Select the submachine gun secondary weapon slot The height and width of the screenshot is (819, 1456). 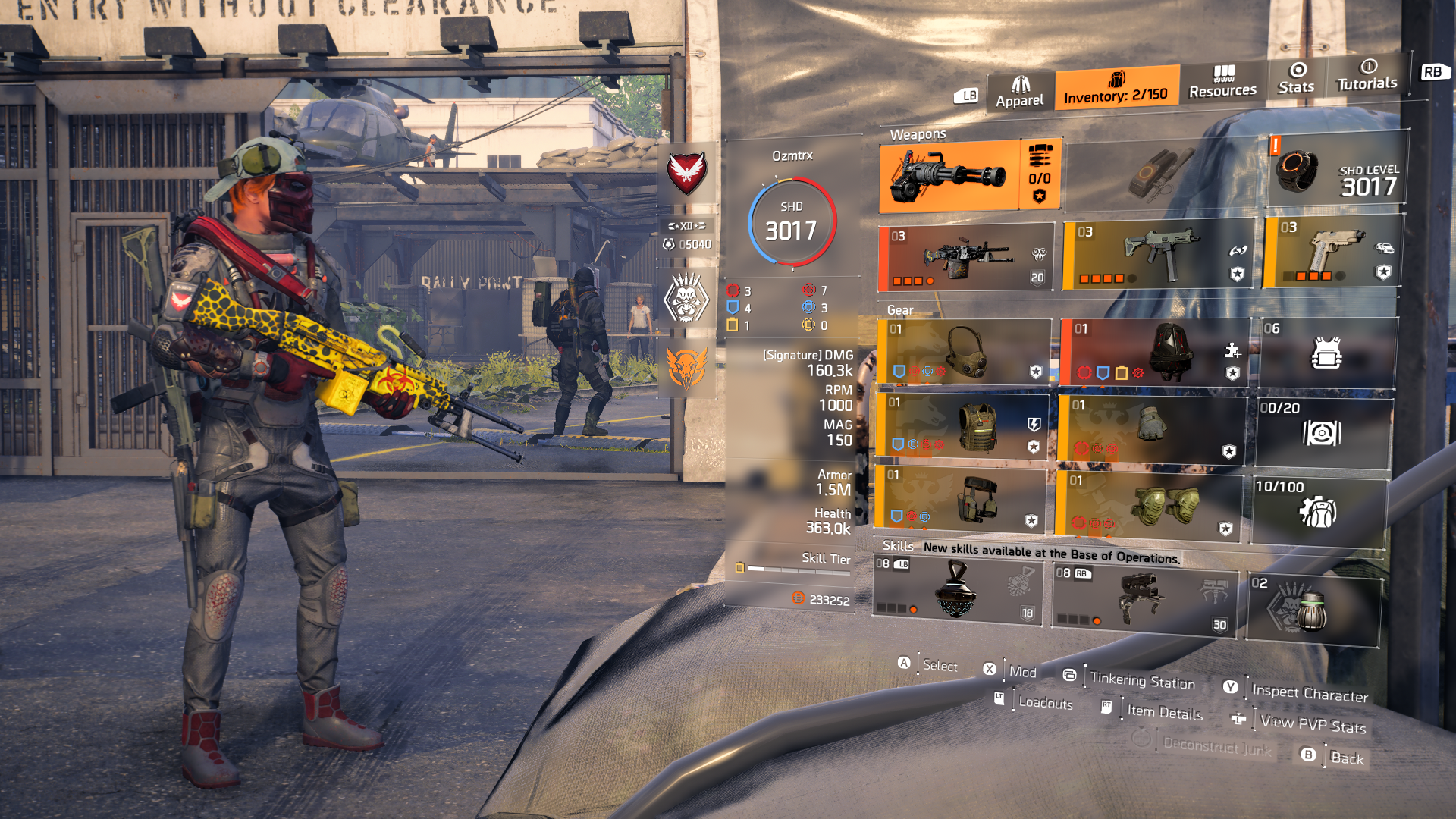(1158, 254)
